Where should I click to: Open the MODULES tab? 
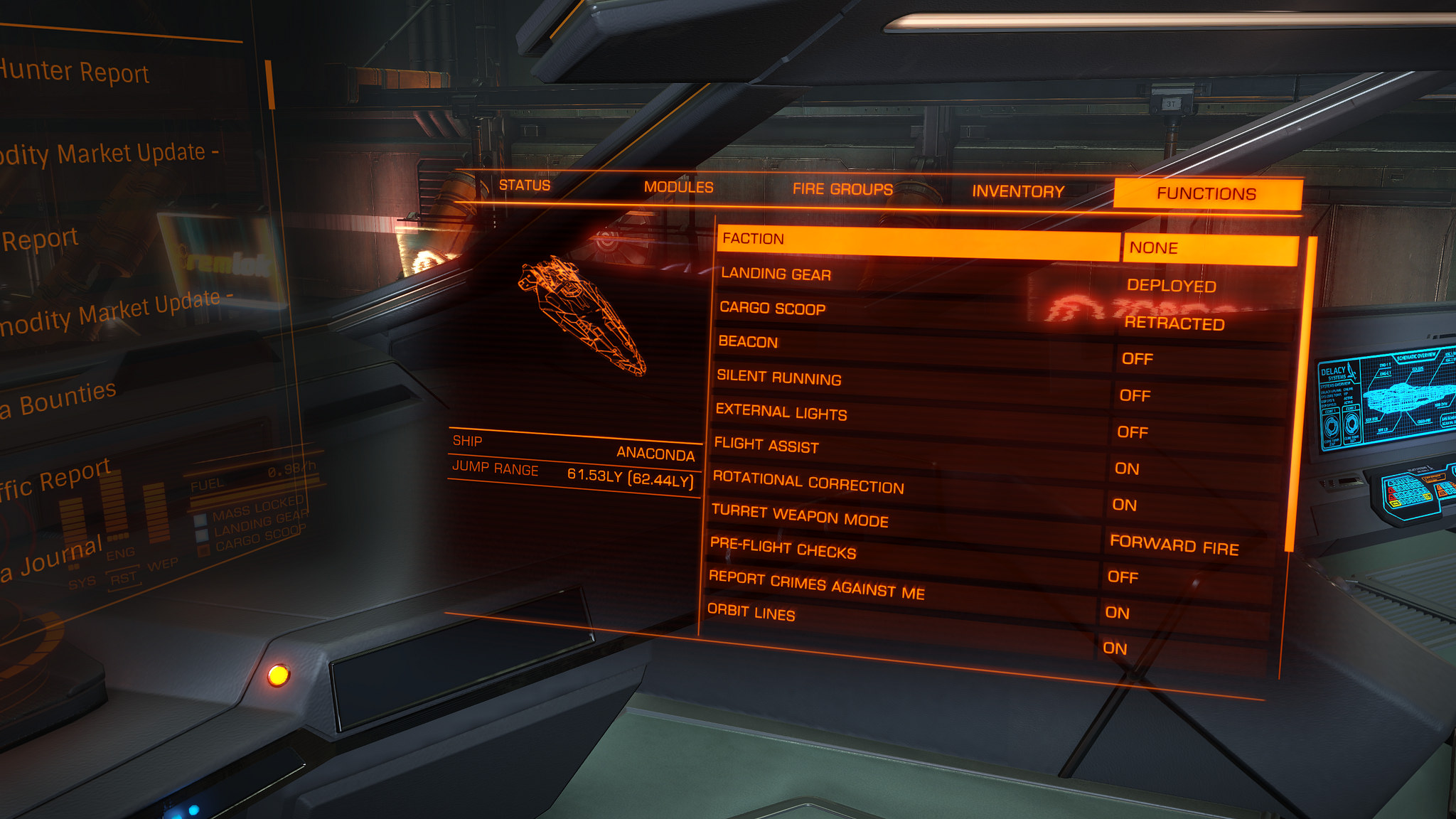click(679, 187)
